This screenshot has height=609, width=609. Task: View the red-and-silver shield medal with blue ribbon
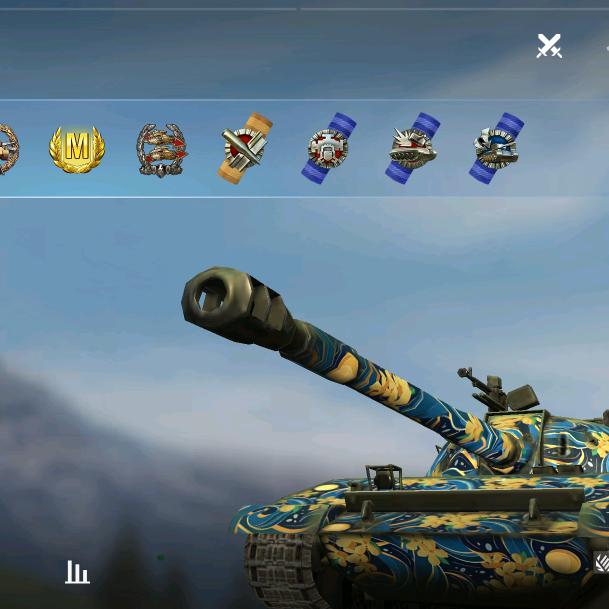coord(329,149)
